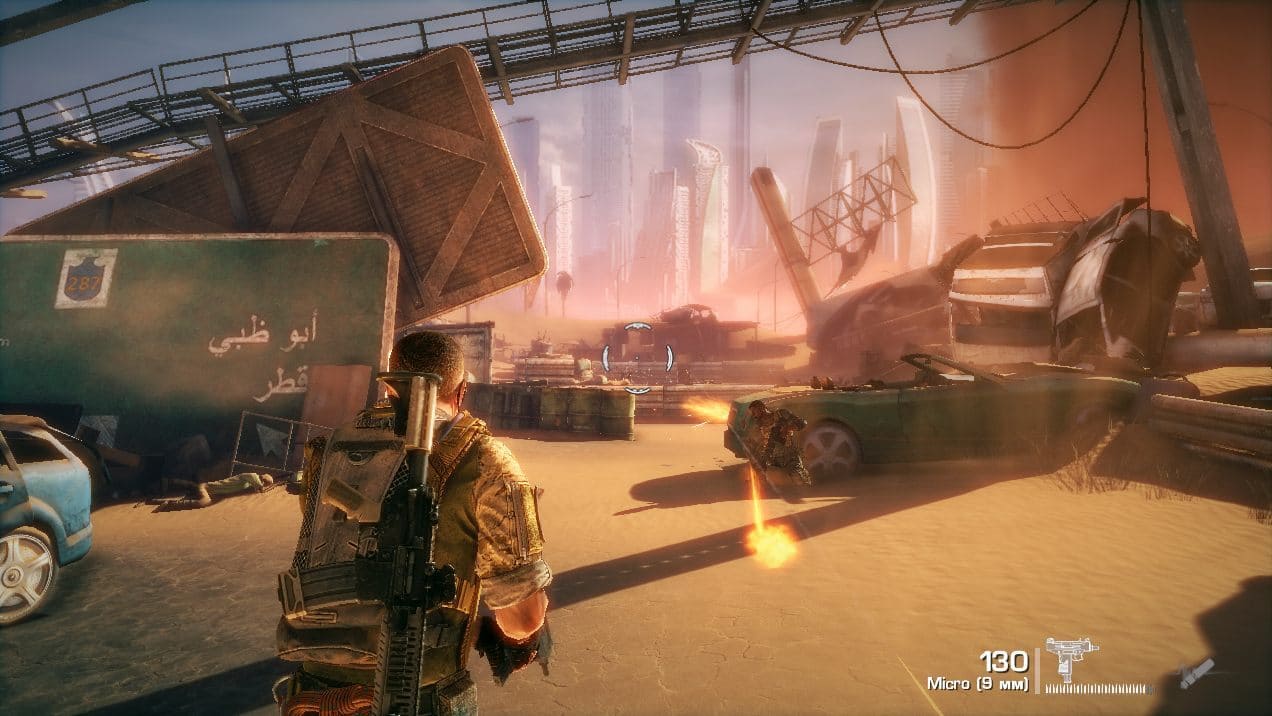1272x716 pixels.
Task: Click the grenade icon in the HUD
Action: click(1196, 672)
